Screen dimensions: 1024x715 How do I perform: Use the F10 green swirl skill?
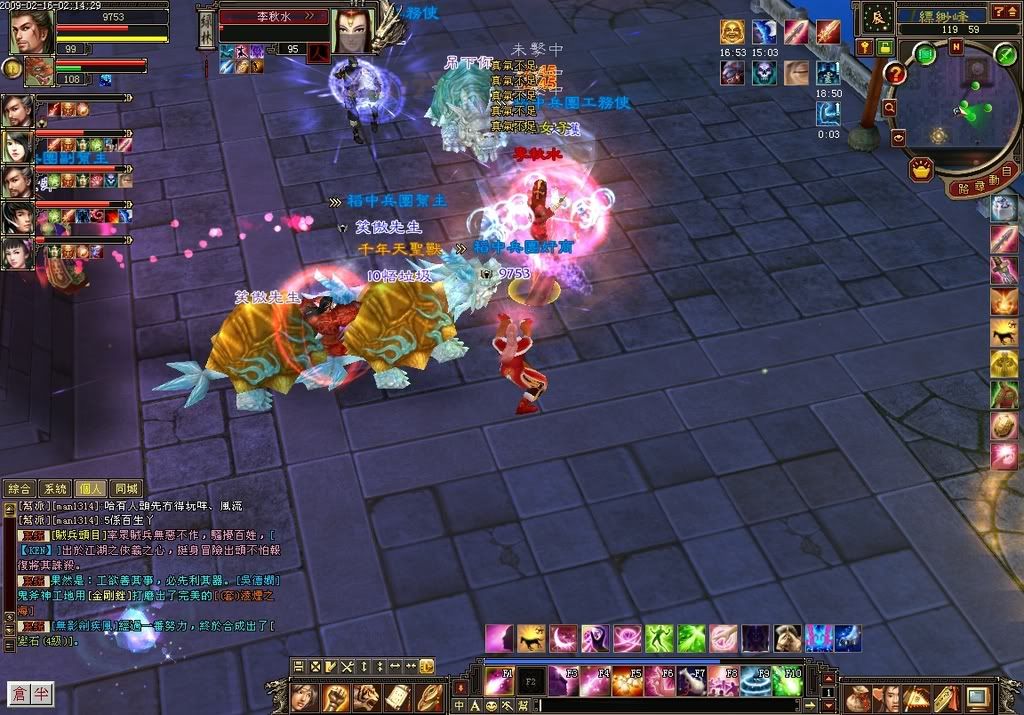click(x=788, y=681)
